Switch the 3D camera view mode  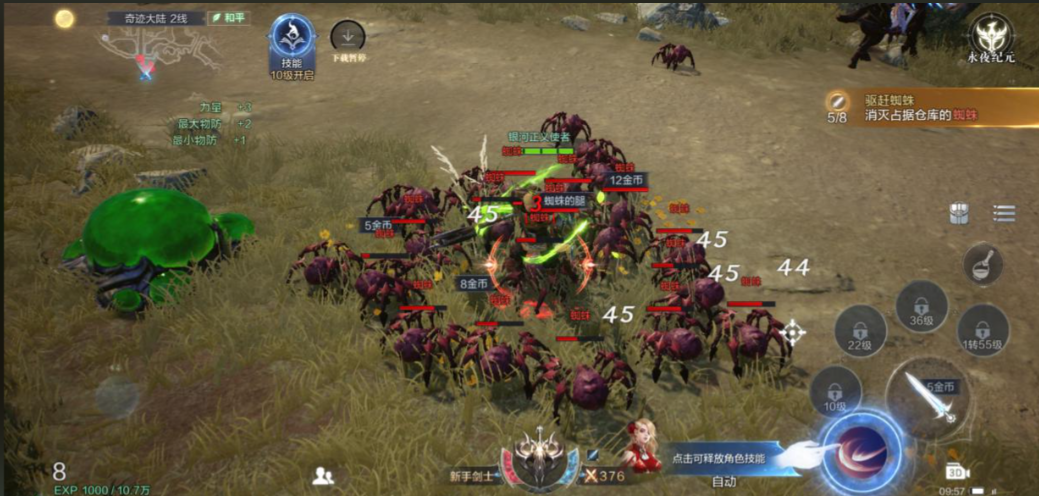coord(954,471)
